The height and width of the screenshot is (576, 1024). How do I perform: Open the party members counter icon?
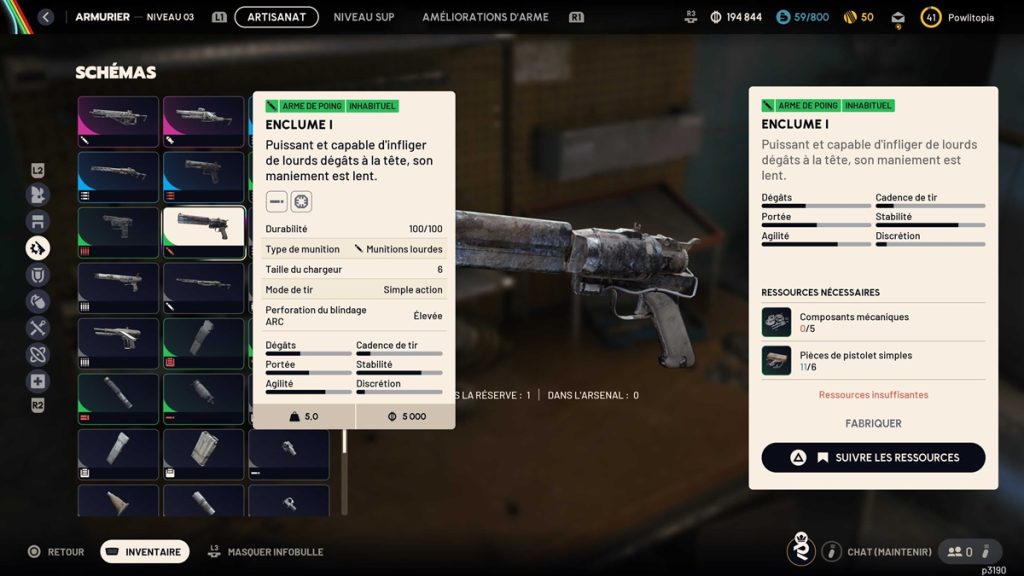point(960,551)
